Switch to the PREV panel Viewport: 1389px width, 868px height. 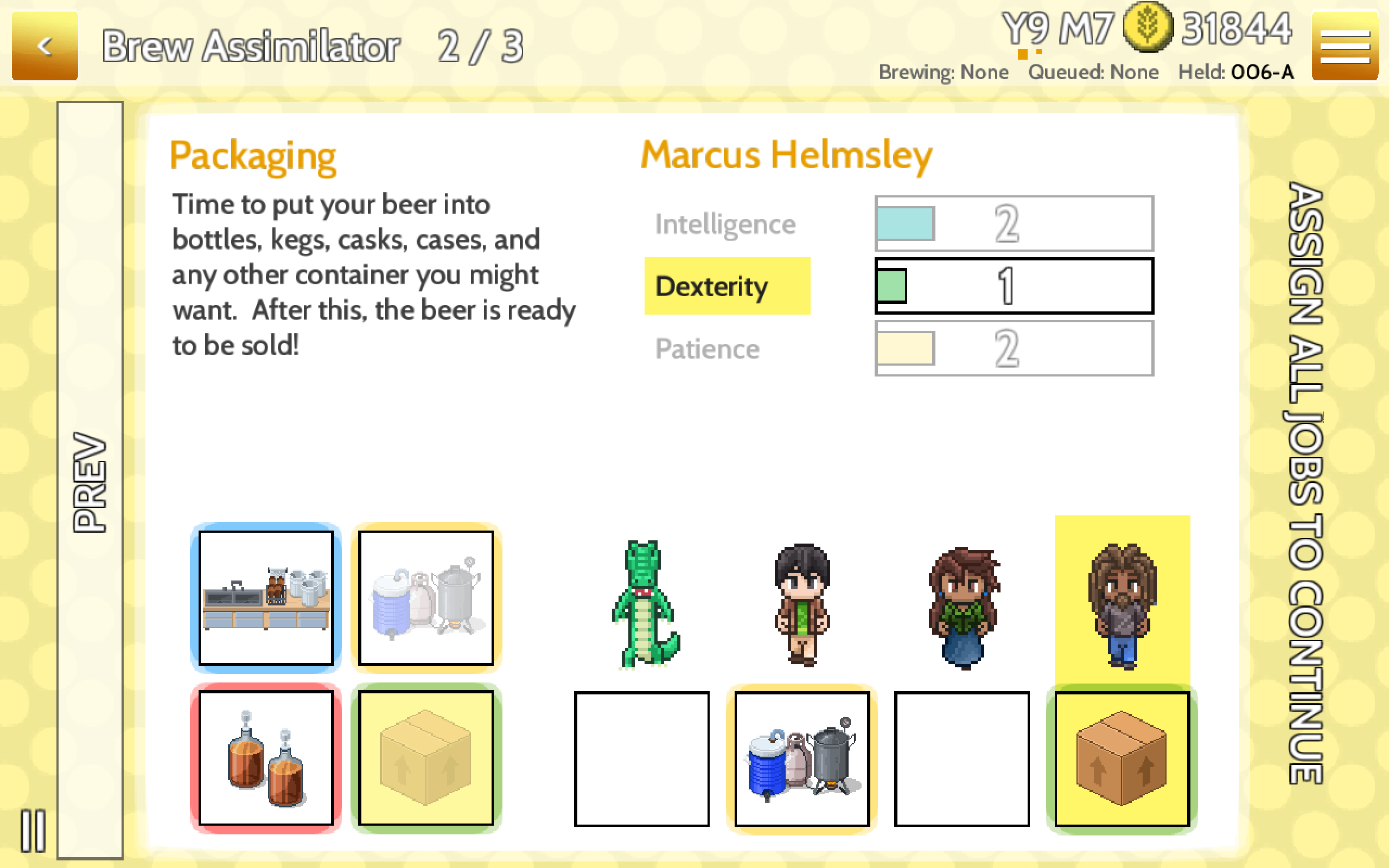(89, 476)
